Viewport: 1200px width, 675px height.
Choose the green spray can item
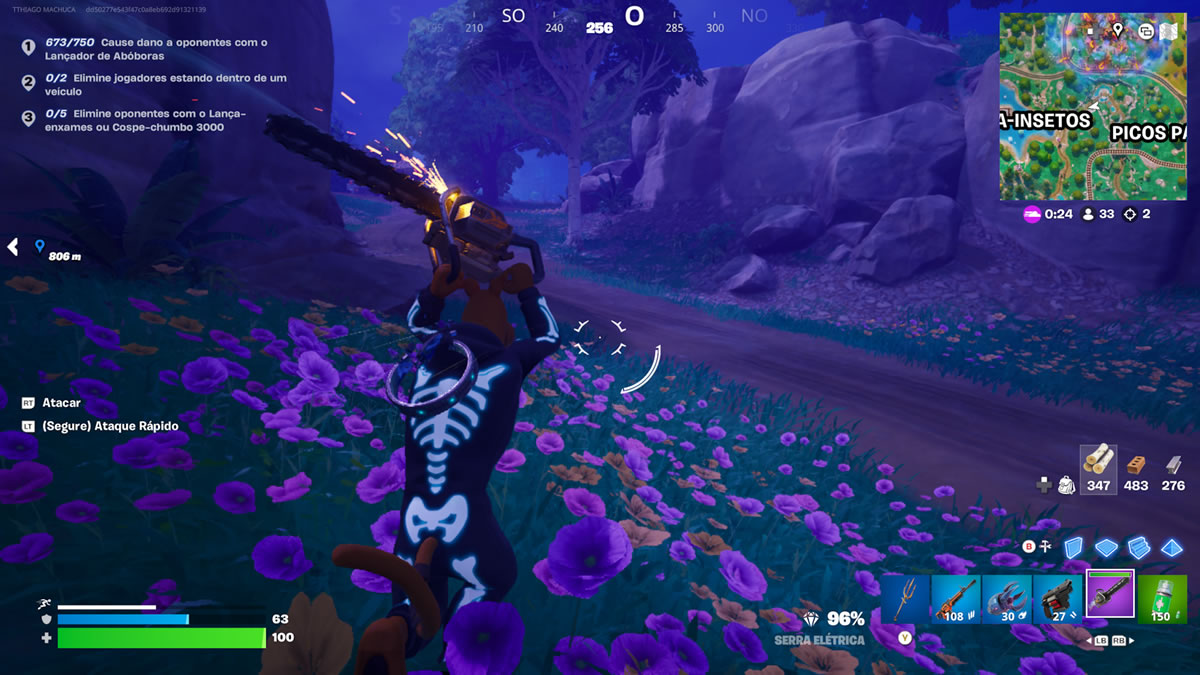(x=1161, y=598)
